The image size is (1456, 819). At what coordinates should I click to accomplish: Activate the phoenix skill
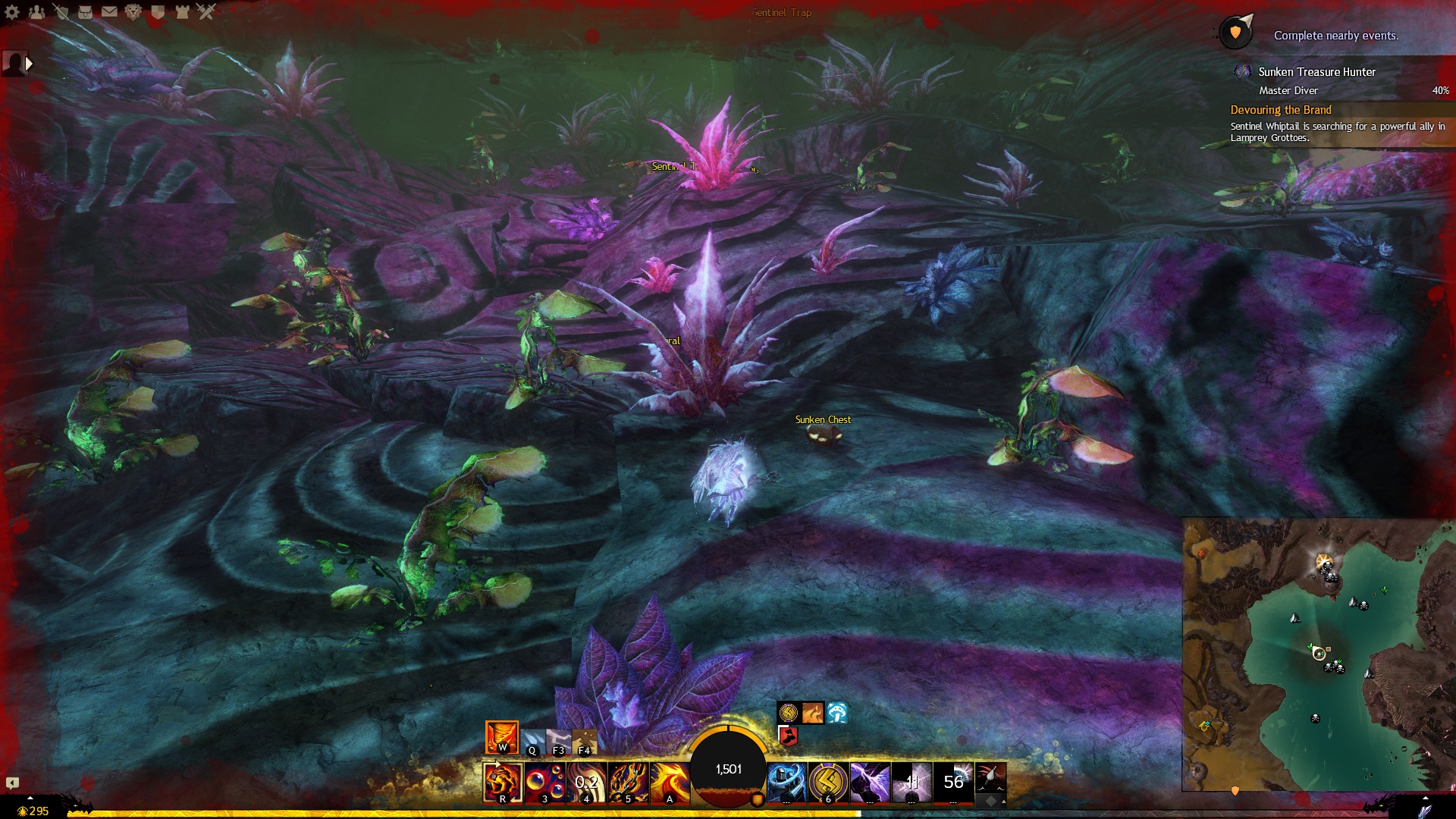tap(670, 783)
